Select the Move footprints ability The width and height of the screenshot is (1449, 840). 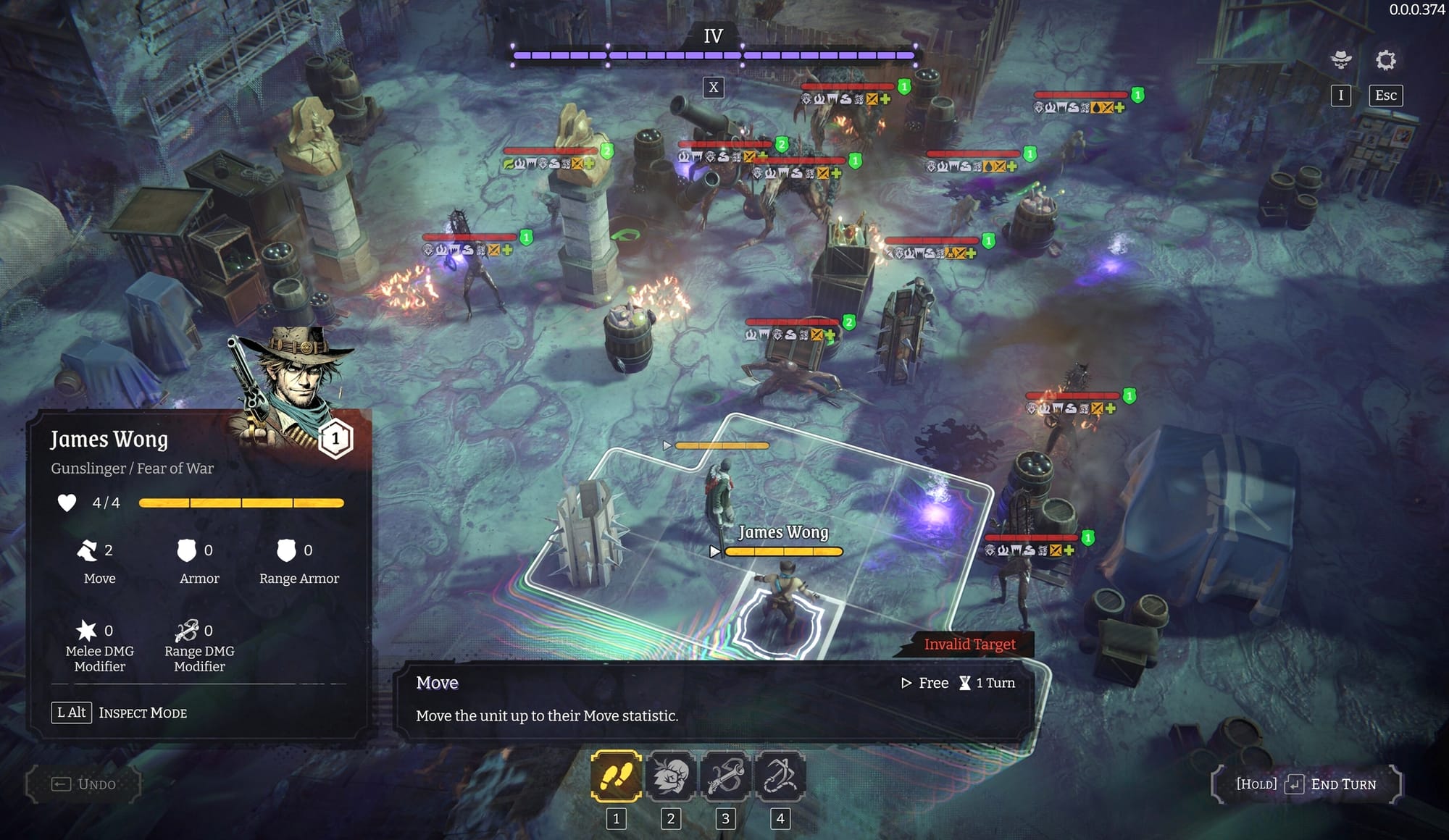[616, 776]
